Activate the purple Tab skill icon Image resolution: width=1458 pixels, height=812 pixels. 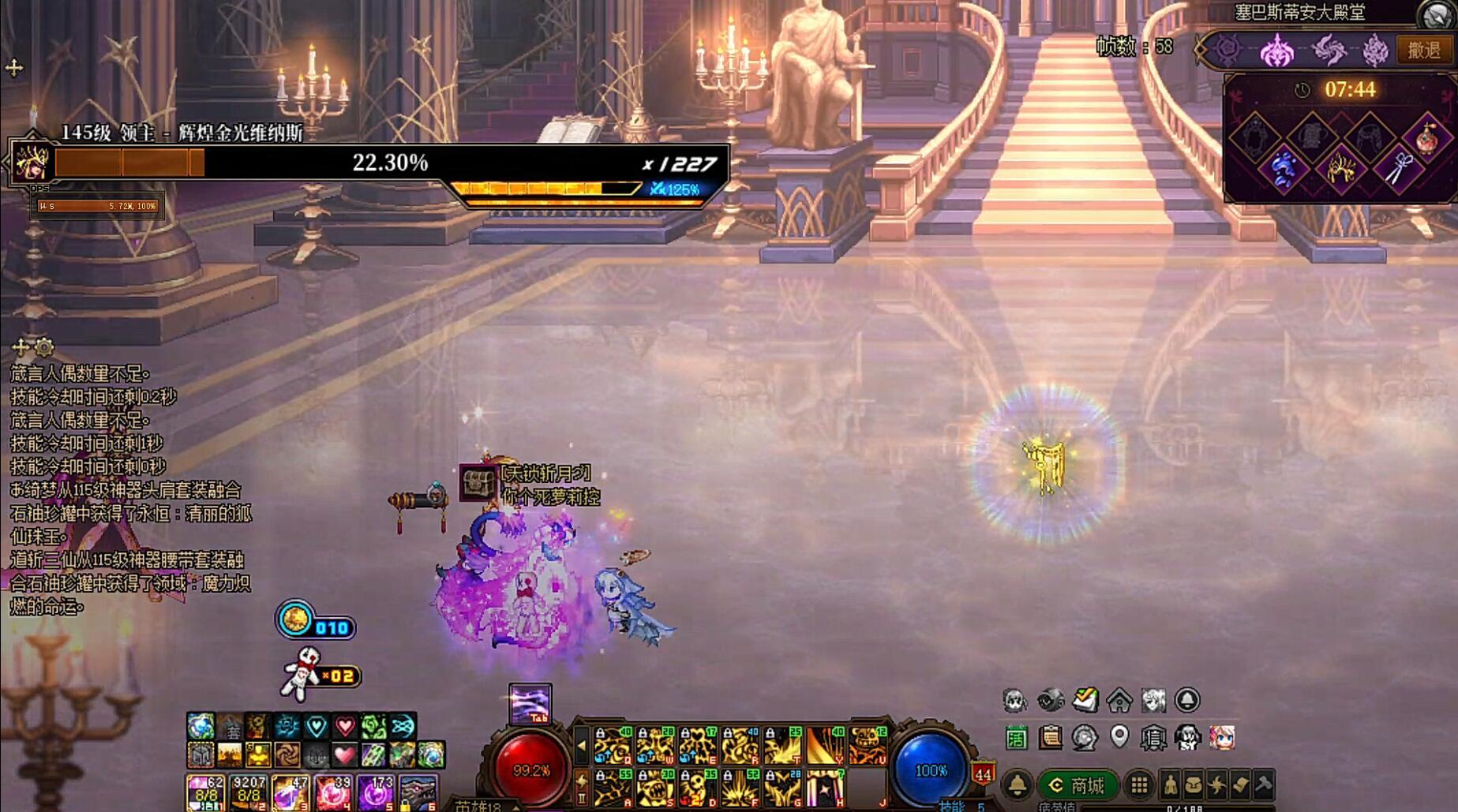click(x=530, y=702)
